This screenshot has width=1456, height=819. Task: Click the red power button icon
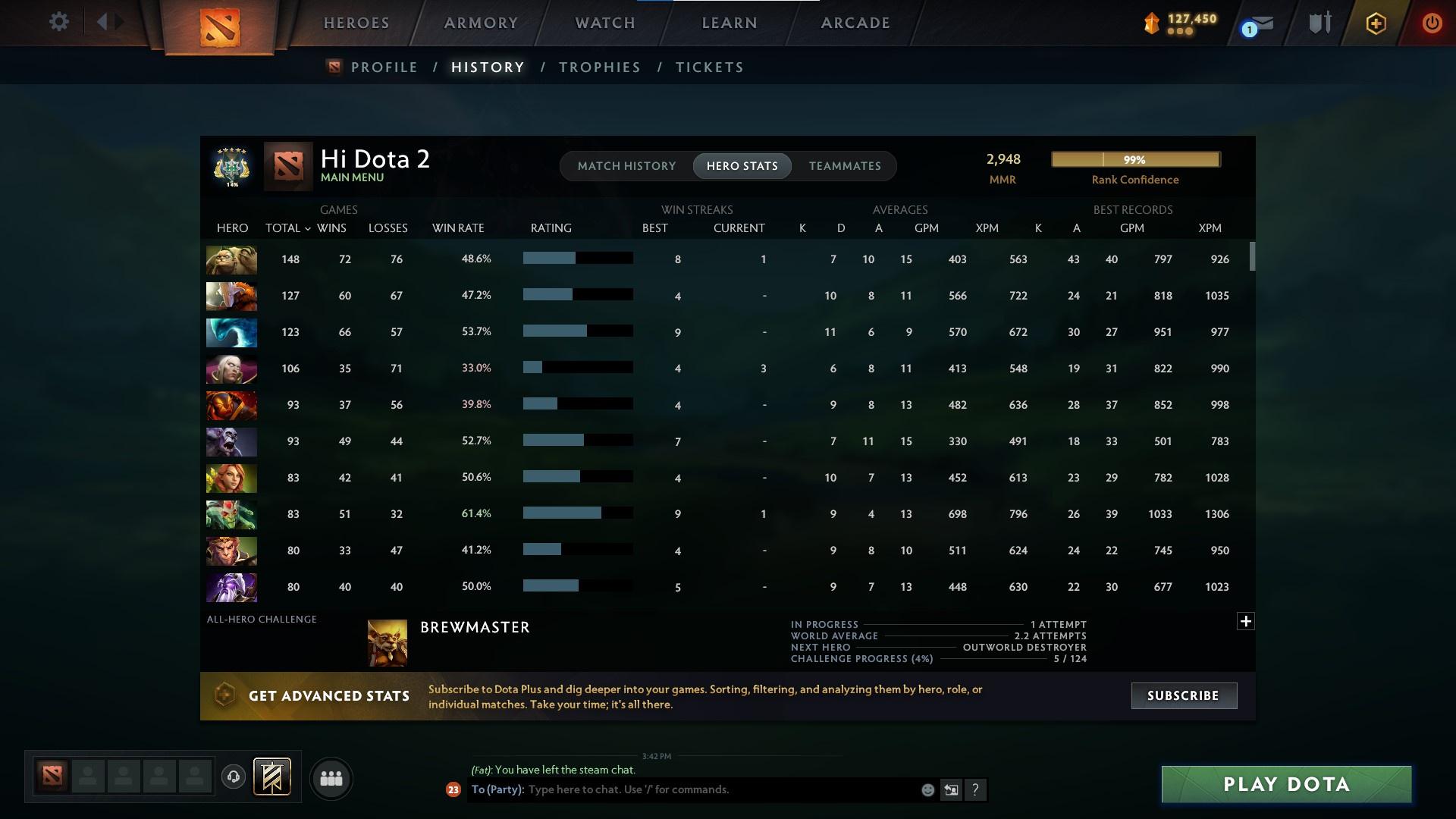[1432, 23]
